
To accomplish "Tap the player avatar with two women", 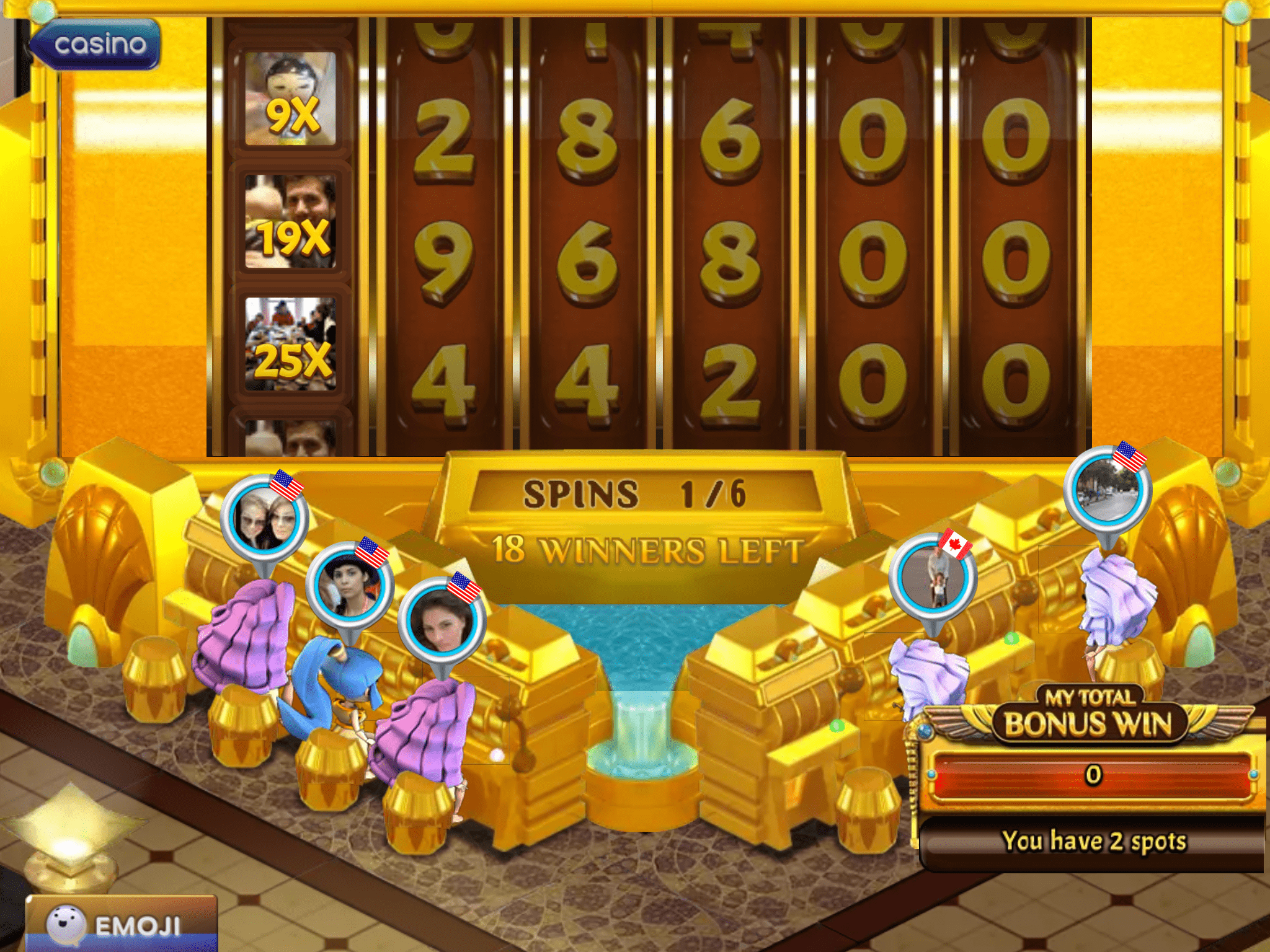I will [265, 519].
